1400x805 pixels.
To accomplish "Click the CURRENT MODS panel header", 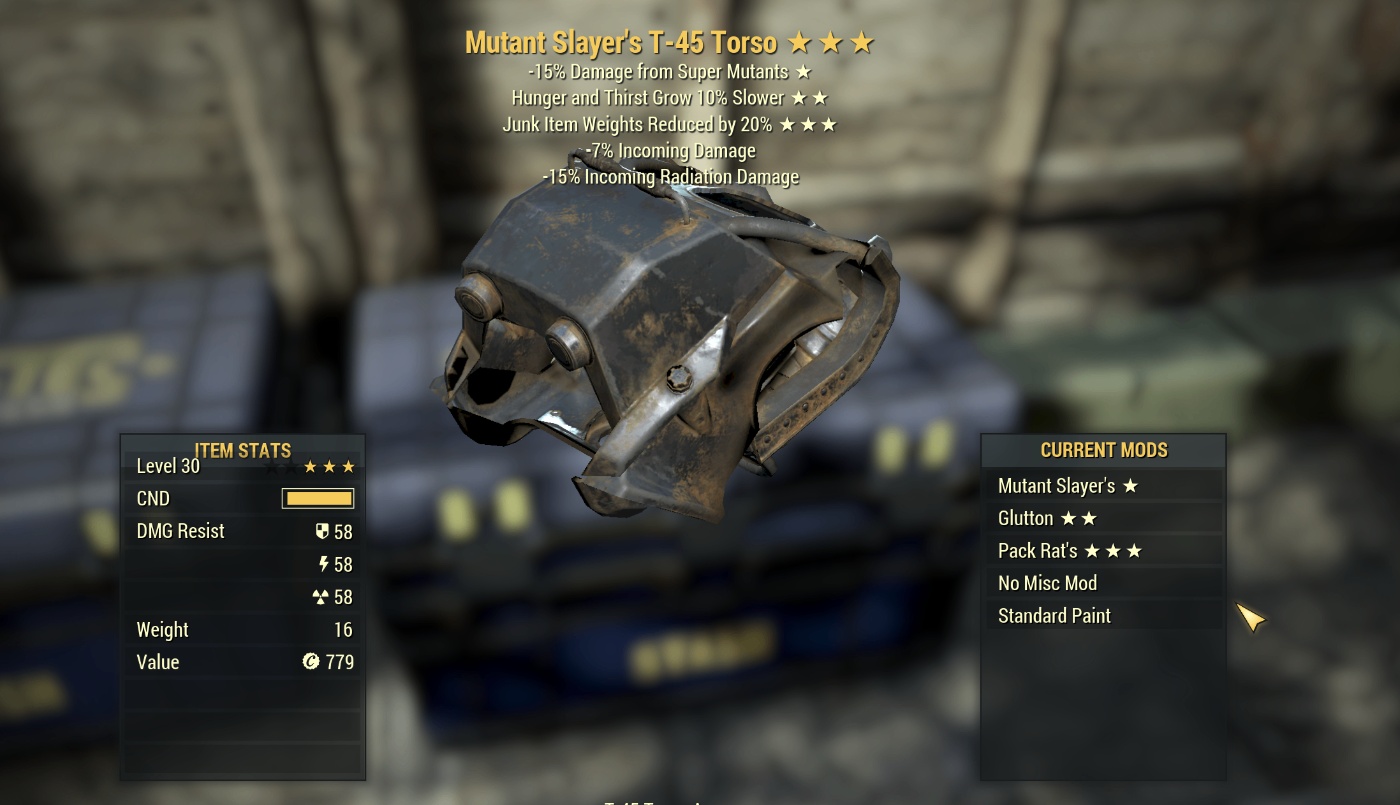I will [1104, 450].
